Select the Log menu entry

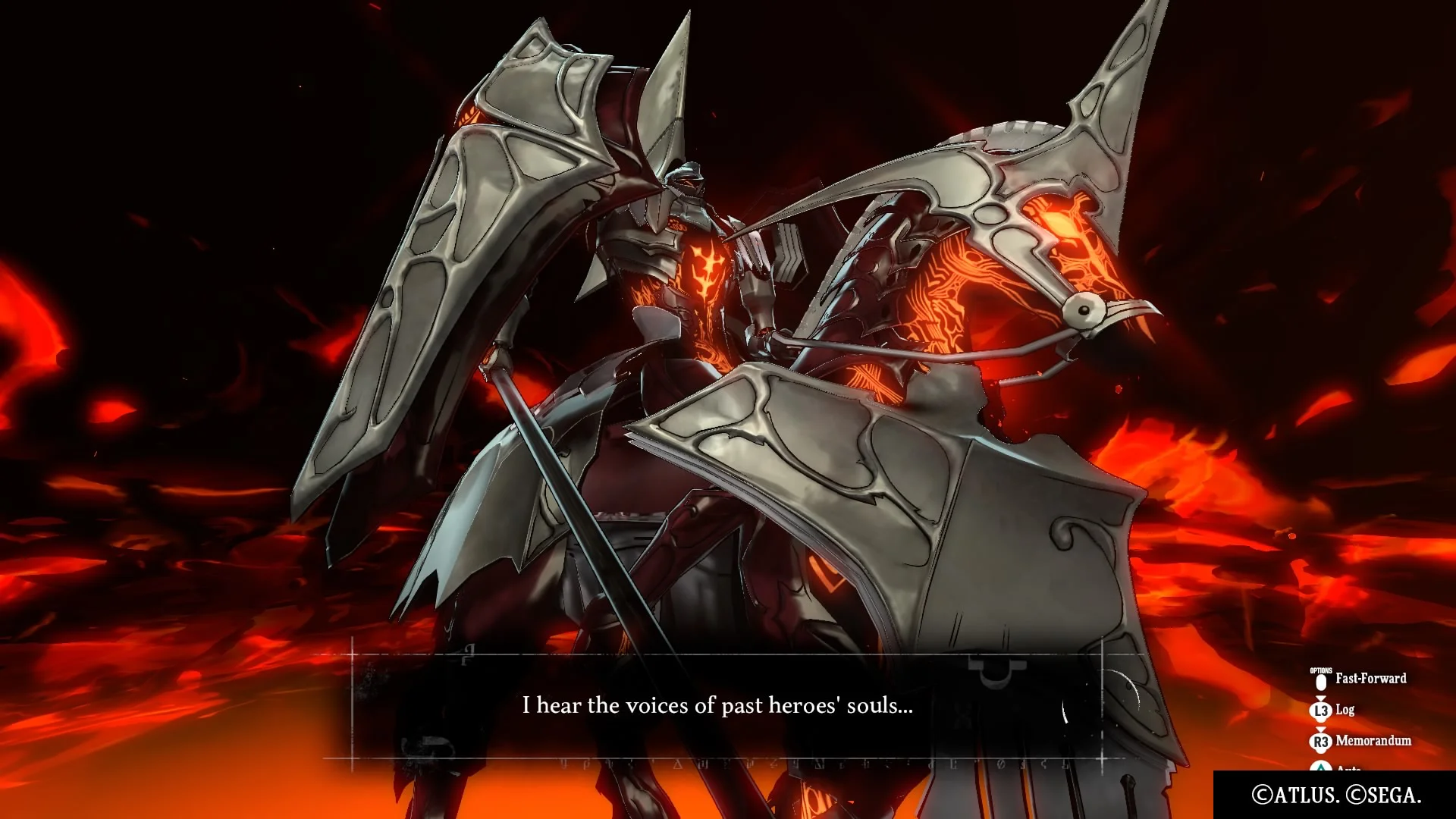coord(1345,711)
